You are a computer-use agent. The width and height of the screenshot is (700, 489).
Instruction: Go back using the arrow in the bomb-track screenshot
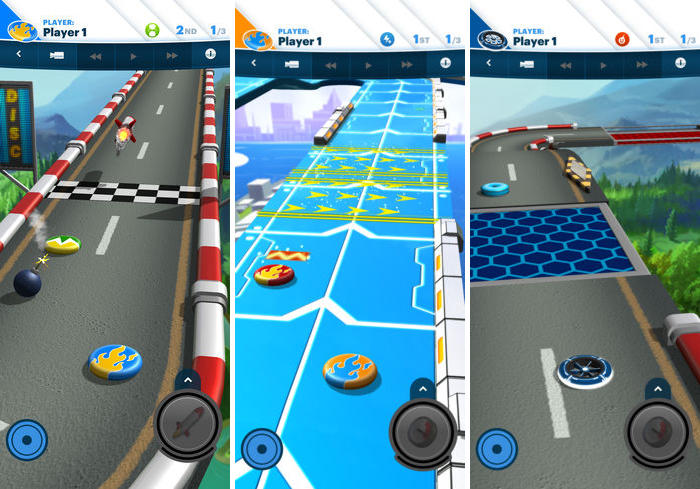click(x=18, y=57)
